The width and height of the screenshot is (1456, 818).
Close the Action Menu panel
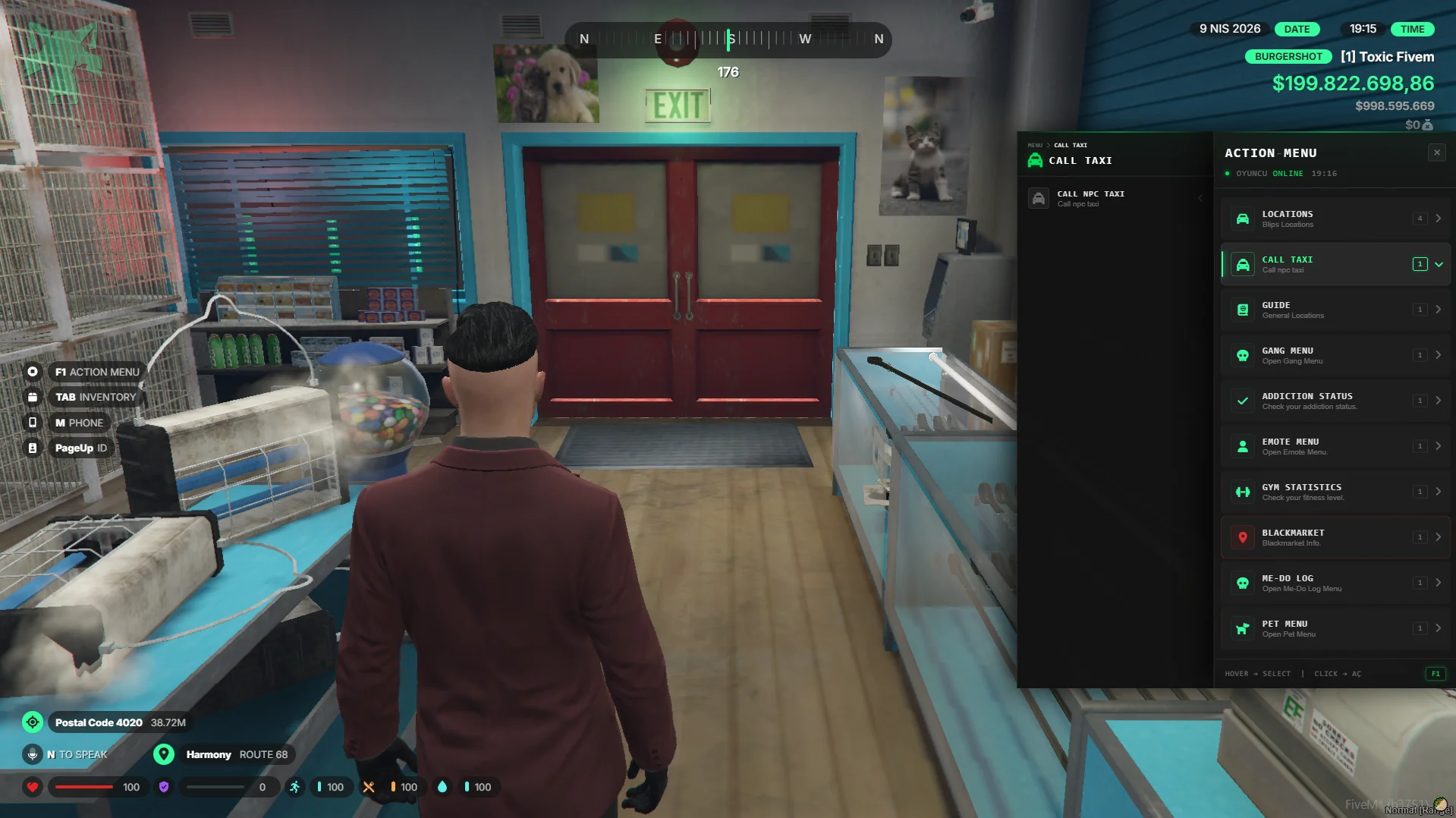coord(1436,153)
